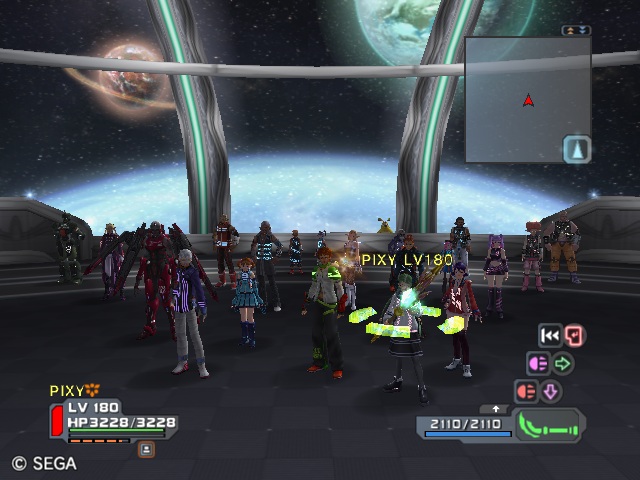Activate the white rewind-arrows palette icon
This screenshot has height=480, width=640.
pyautogui.click(x=549, y=336)
